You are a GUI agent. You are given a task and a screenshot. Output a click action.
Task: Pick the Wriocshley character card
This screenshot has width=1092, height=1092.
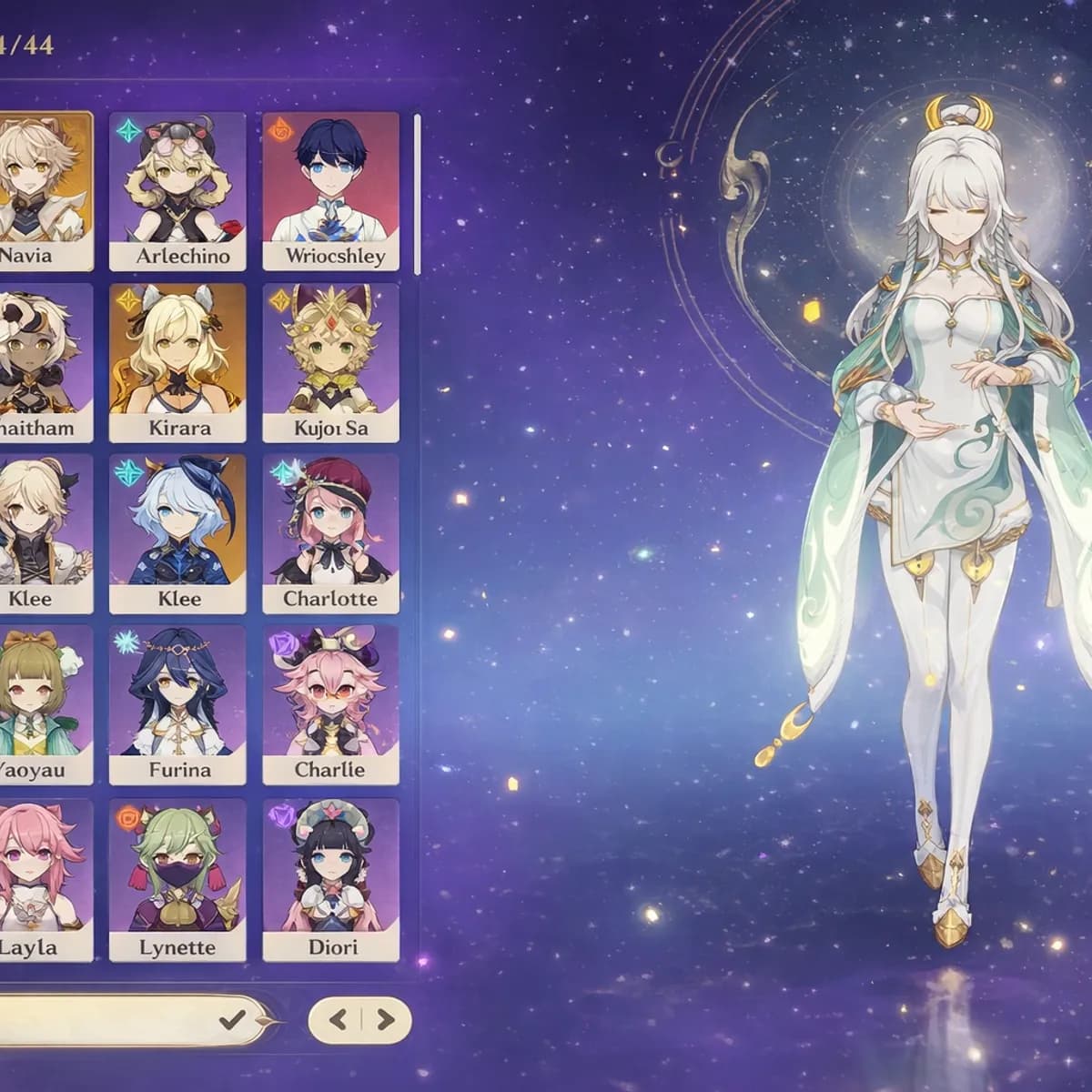click(330, 191)
